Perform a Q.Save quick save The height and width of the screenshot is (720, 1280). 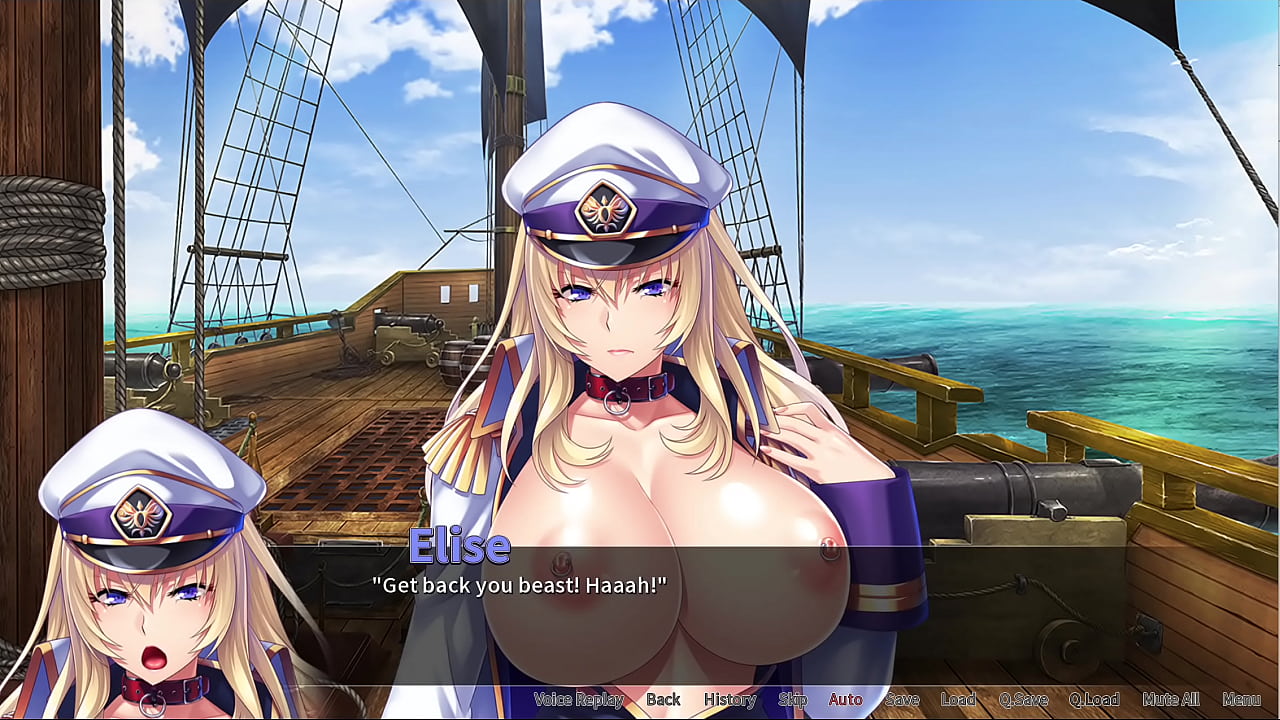point(1023,700)
